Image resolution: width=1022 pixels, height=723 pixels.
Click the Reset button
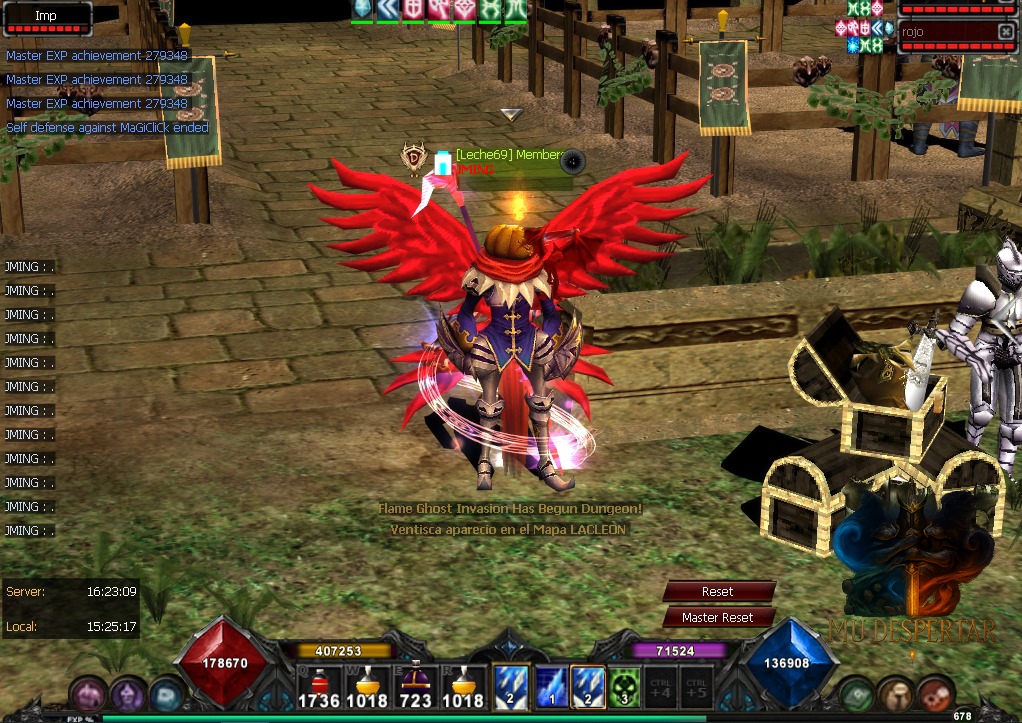[718, 592]
